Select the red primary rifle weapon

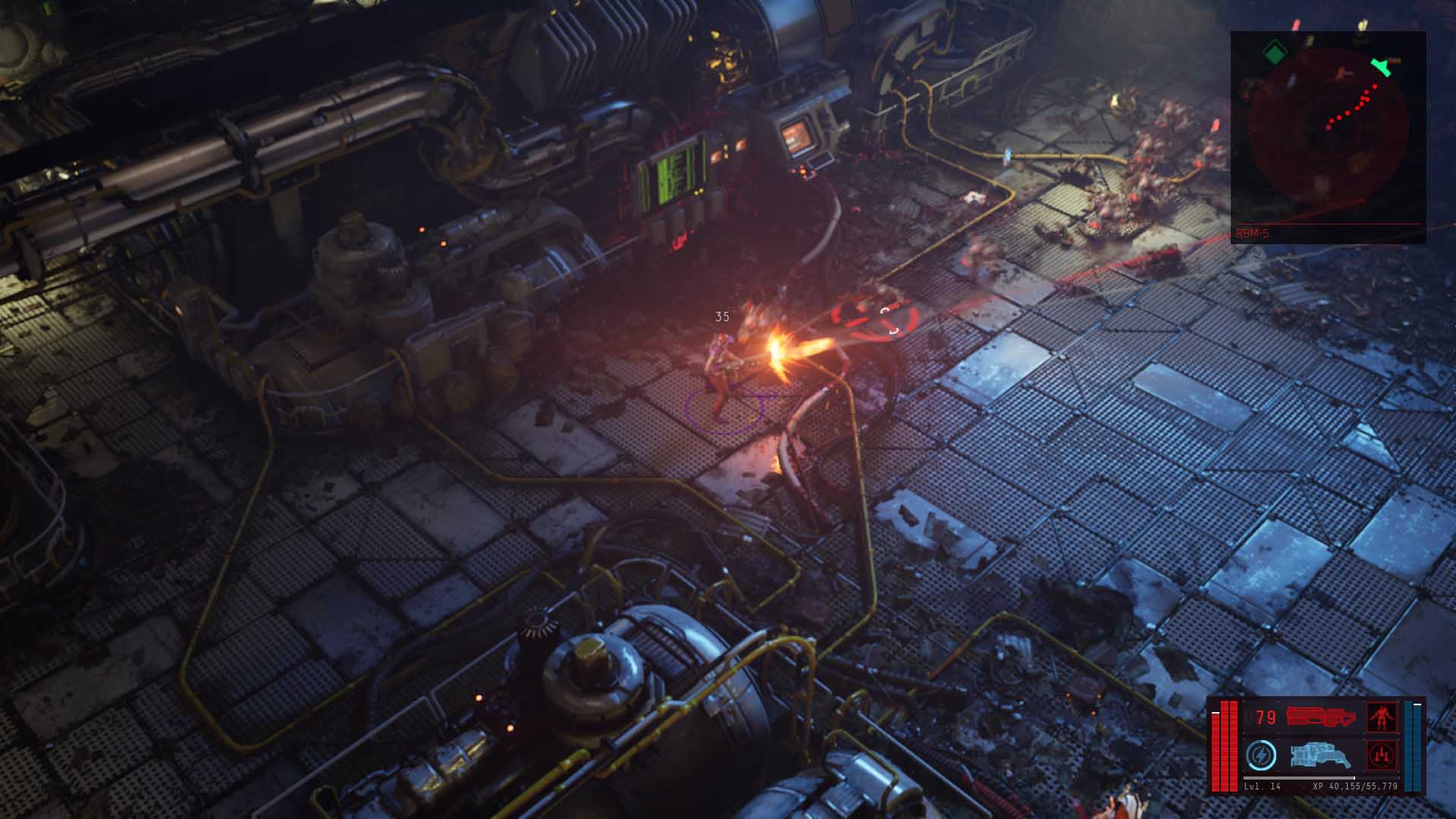point(1320,717)
